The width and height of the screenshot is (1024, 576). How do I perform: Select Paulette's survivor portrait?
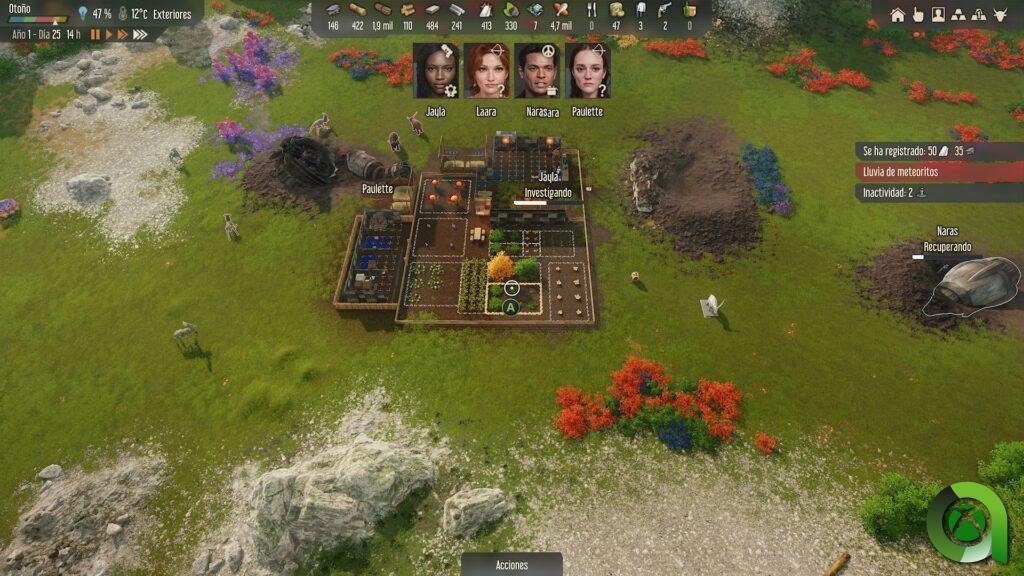[x=588, y=70]
